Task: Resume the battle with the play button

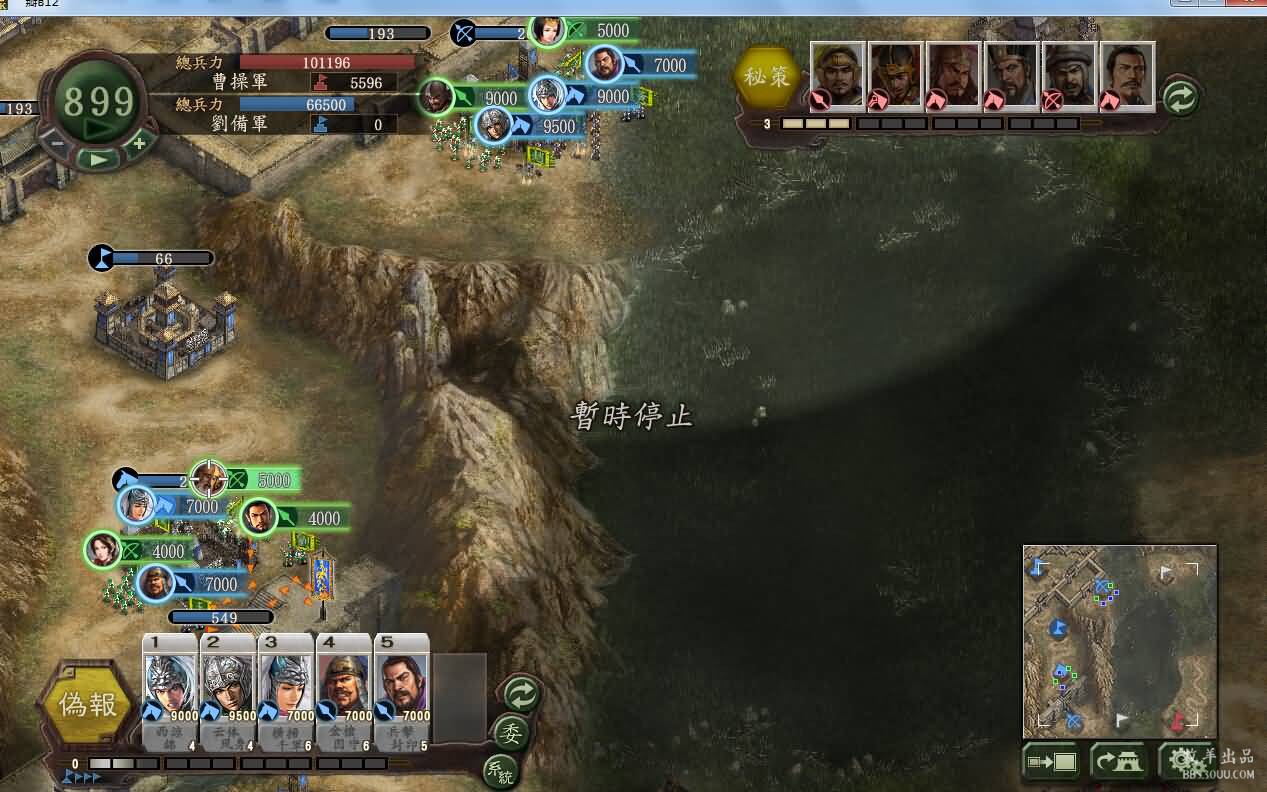Action: [x=98, y=158]
